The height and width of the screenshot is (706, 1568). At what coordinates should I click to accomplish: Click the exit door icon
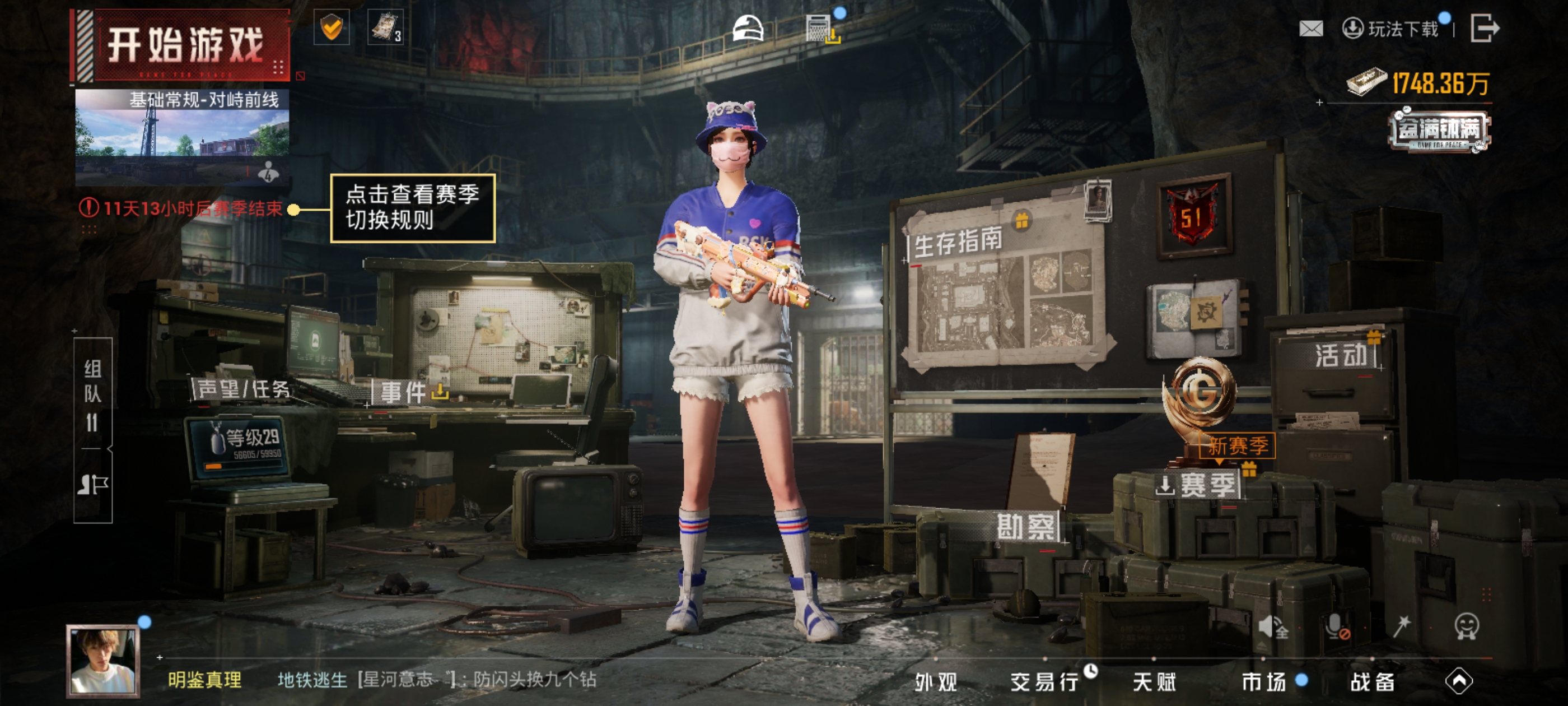[x=1485, y=29]
